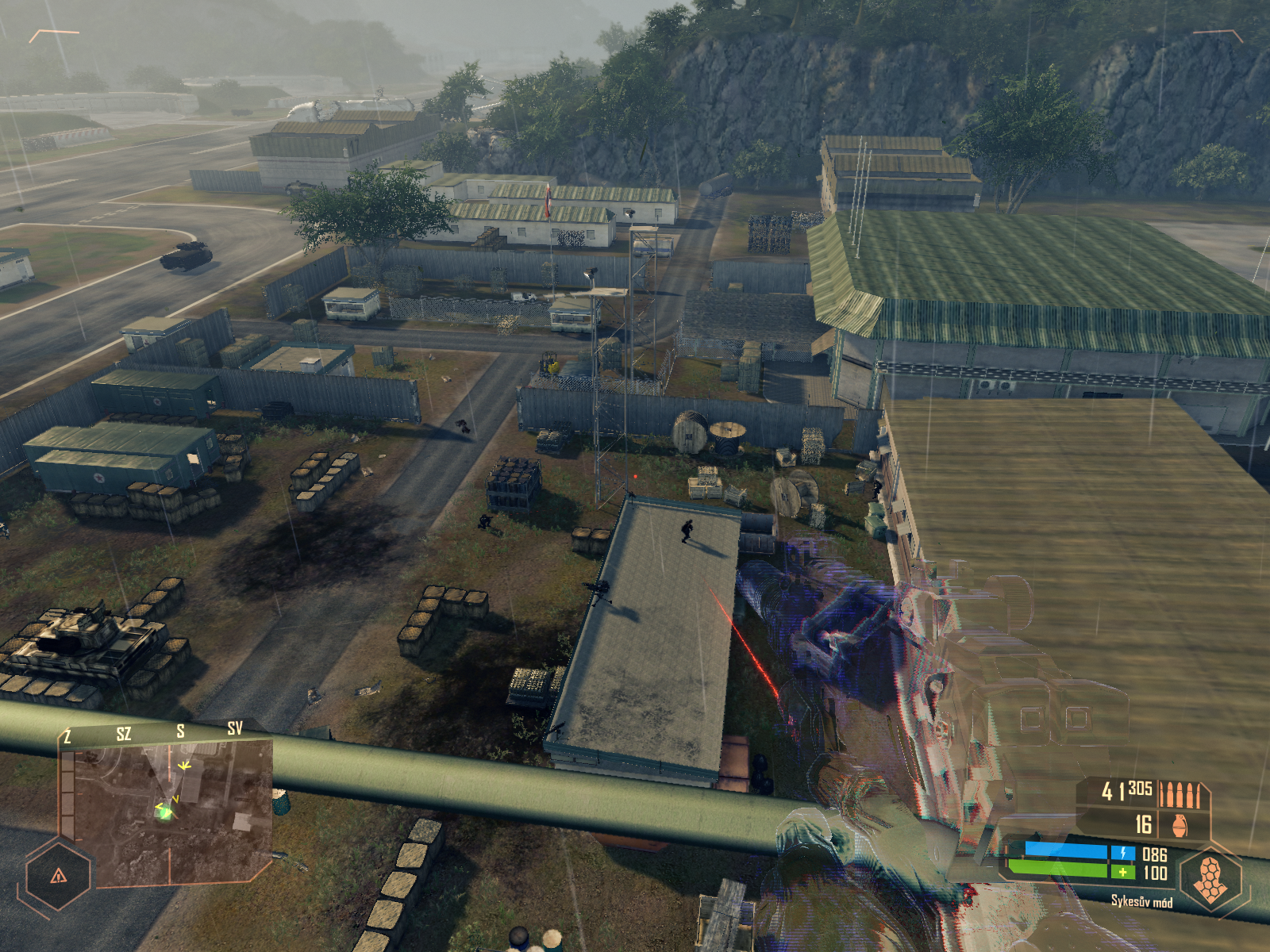Select the bullets fire-mode icon
The image size is (1270, 952).
[1180, 794]
